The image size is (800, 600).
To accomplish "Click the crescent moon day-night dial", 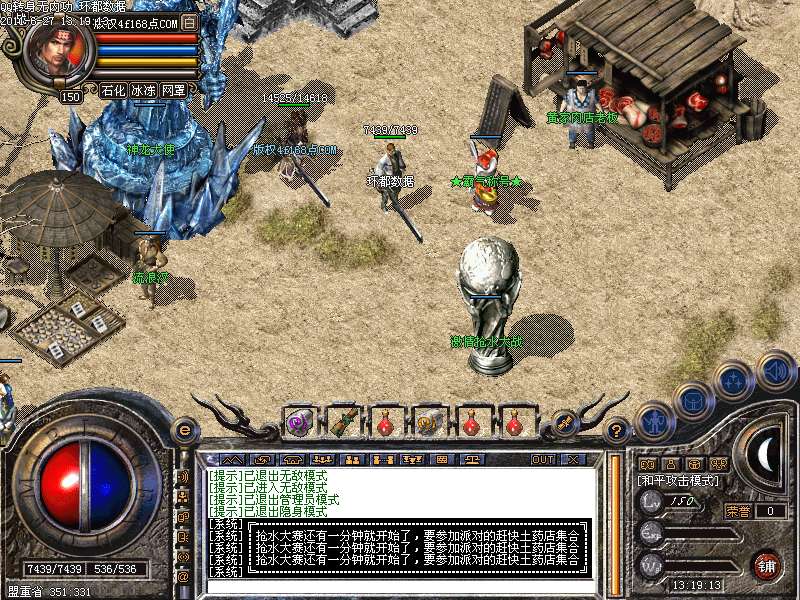I will (765, 454).
